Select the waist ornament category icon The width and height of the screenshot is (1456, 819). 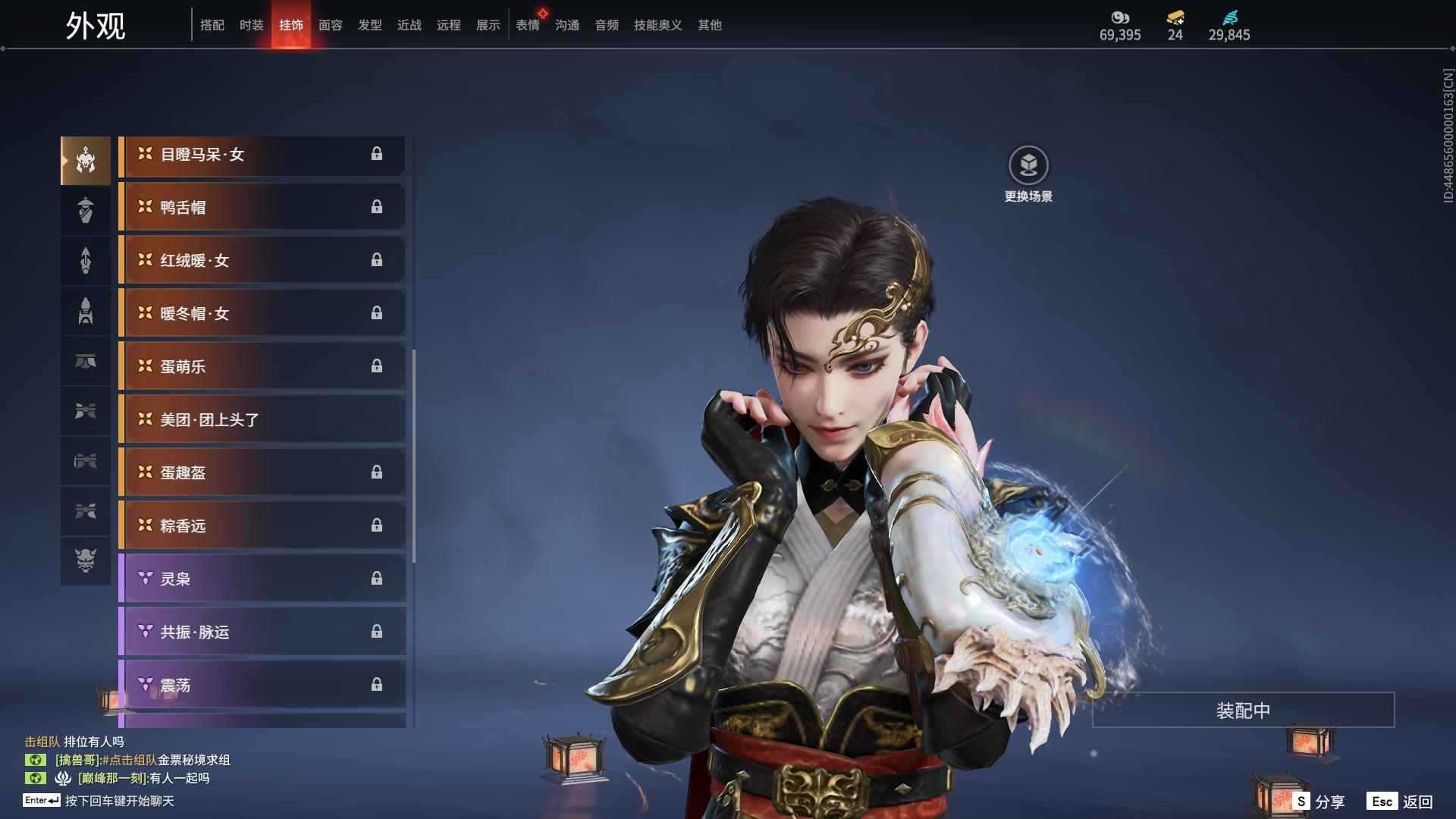[85, 362]
